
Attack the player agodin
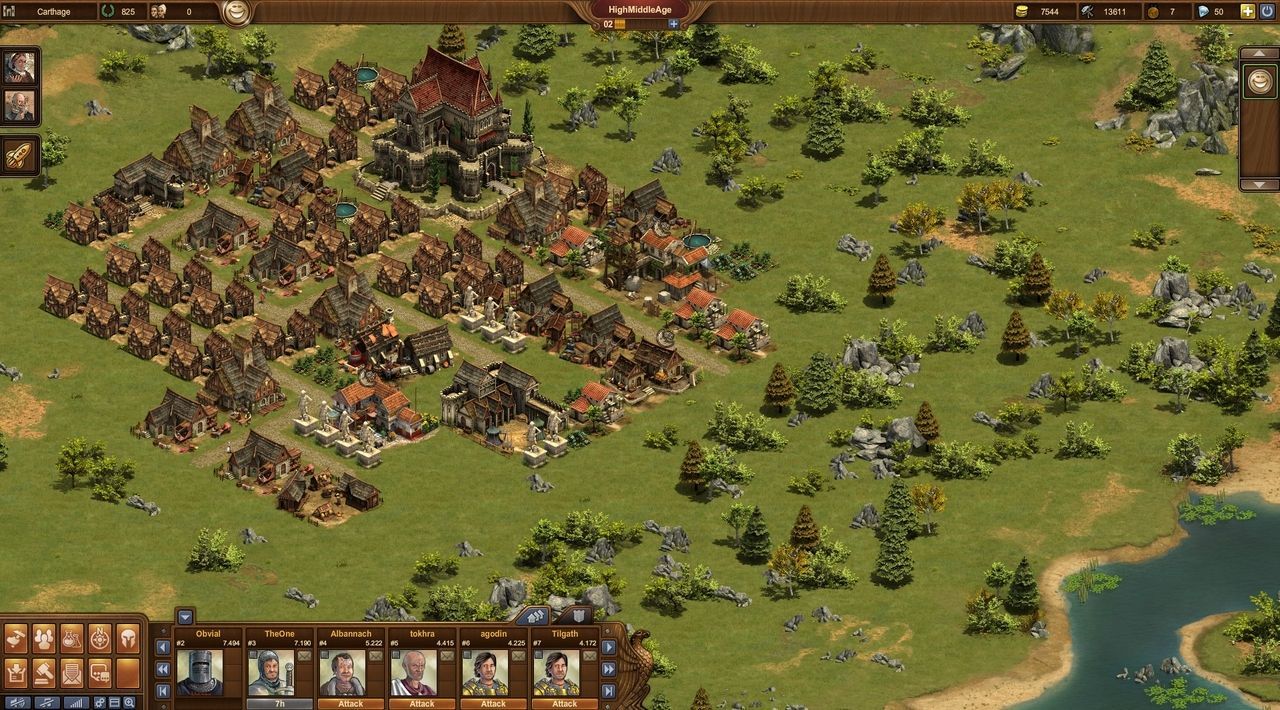(493, 703)
